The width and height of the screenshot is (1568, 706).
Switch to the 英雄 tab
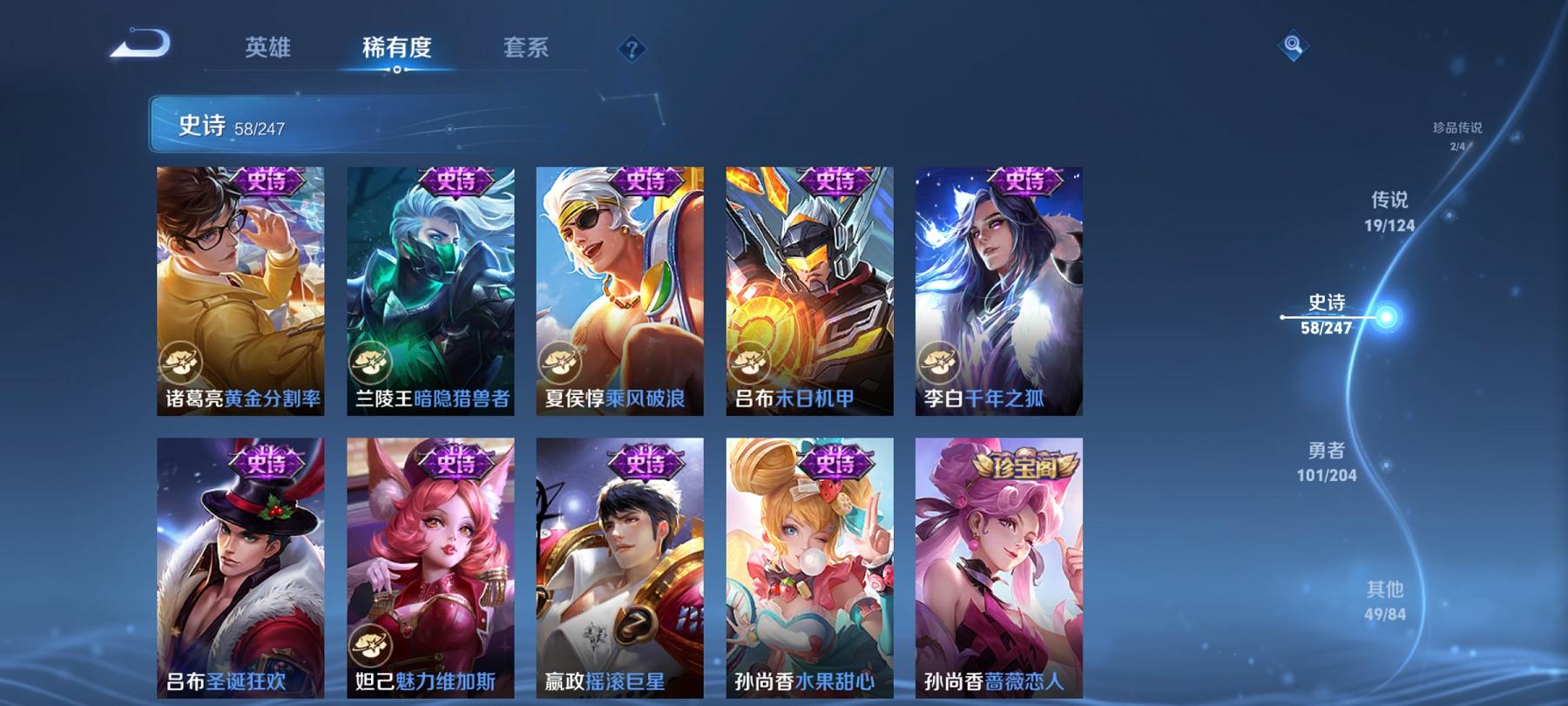click(270, 50)
